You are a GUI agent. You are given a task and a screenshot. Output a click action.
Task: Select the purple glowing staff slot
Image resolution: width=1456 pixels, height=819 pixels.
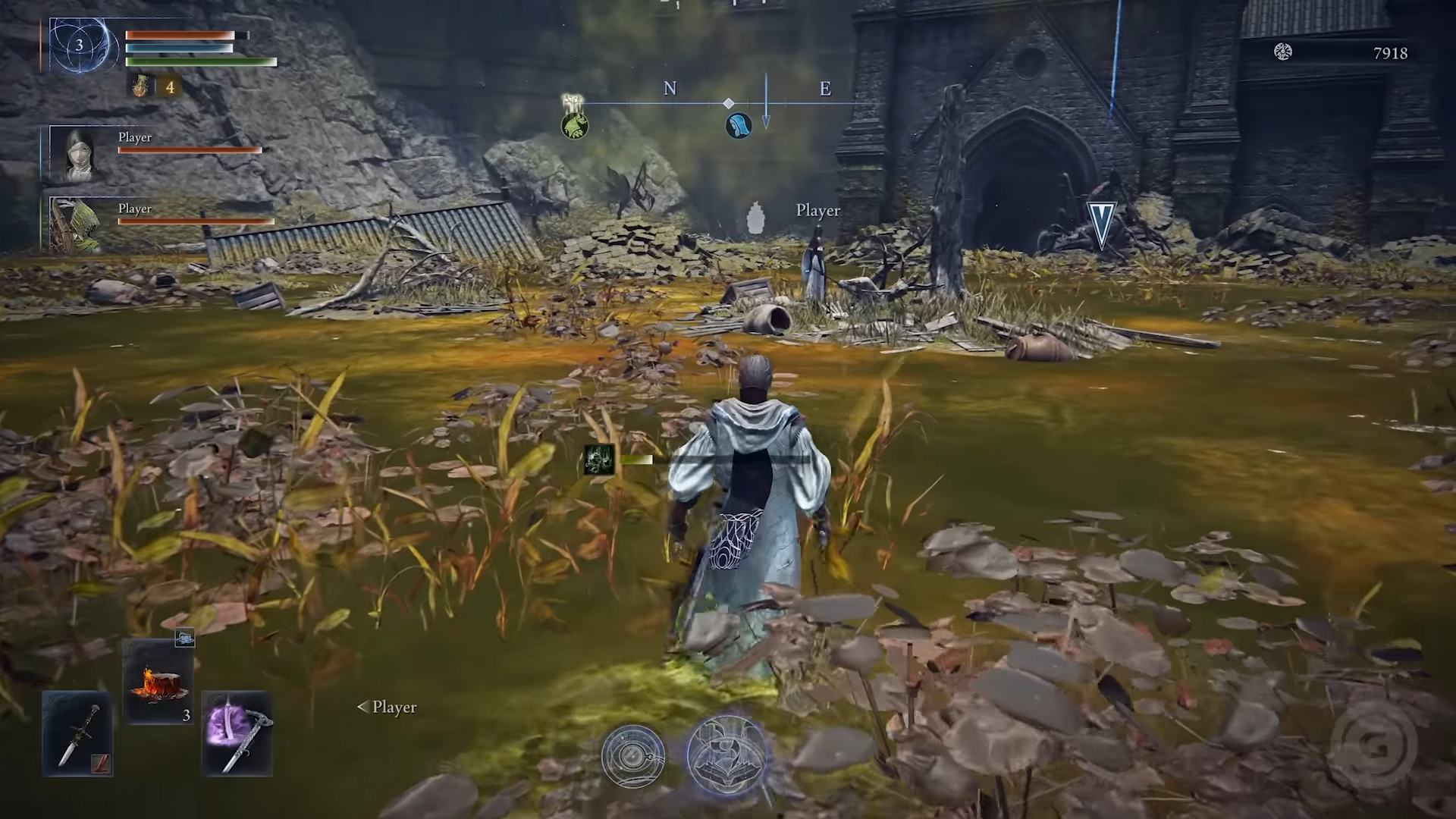click(237, 733)
